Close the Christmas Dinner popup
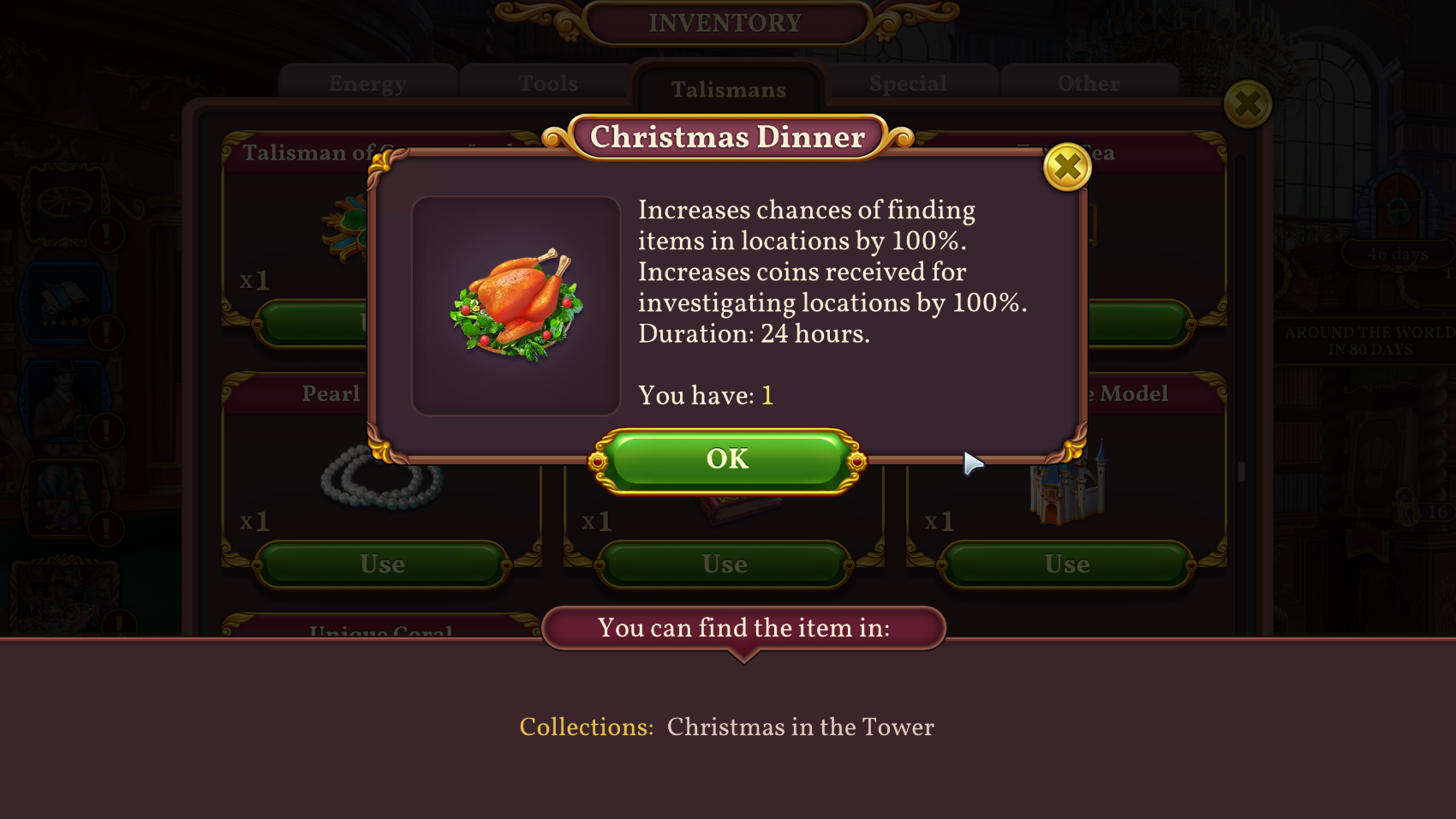The width and height of the screenshot is (1456, 819). pos(1066,167)
